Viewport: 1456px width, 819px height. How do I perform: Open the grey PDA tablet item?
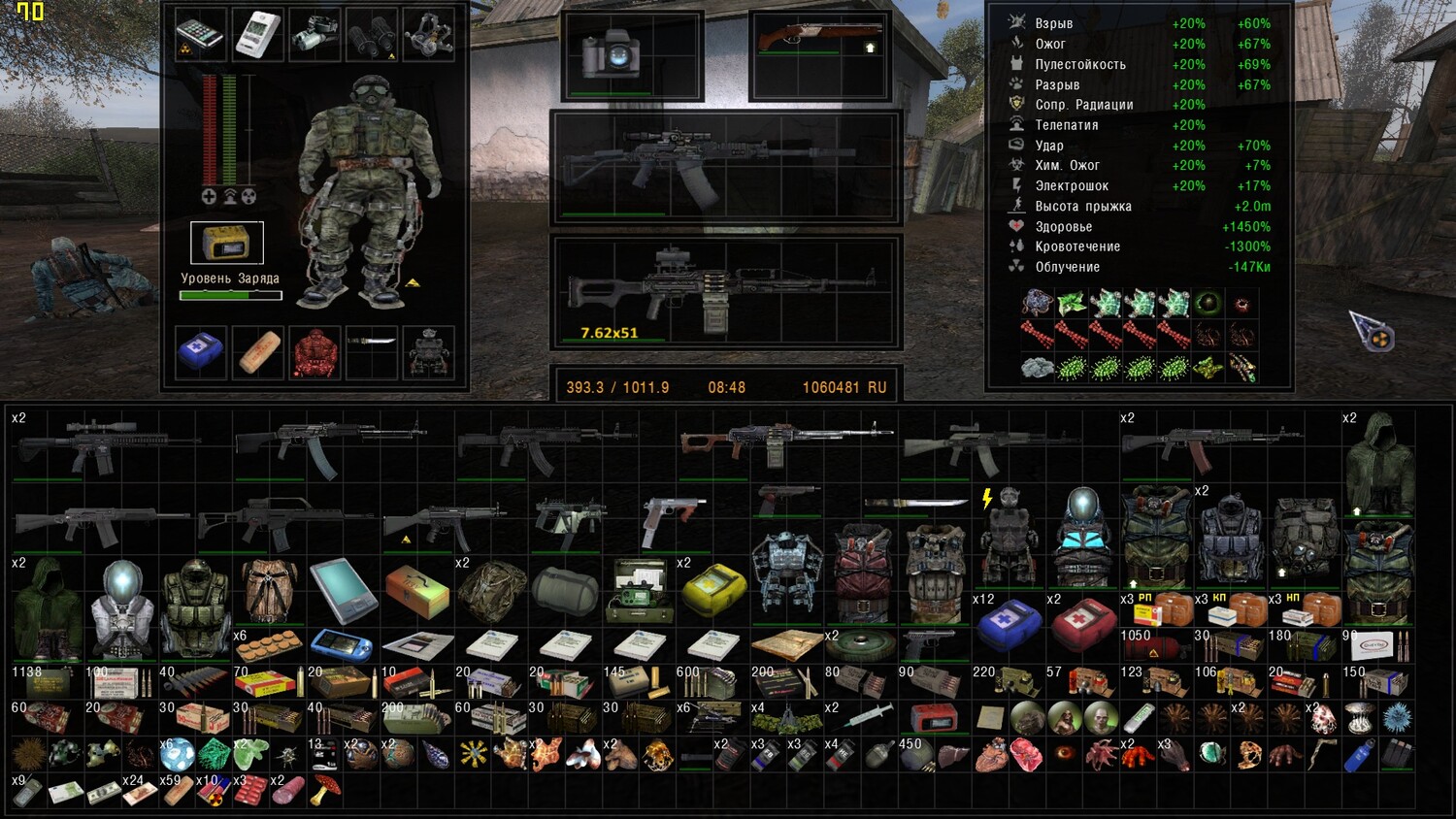click(x=343, y=590)
